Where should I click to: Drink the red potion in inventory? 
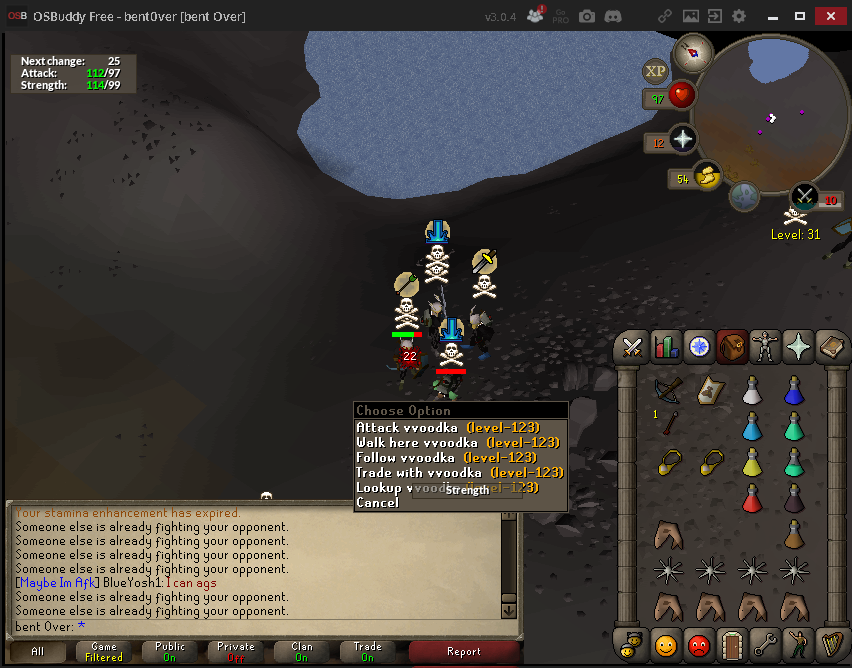click(x=752, y=498)
